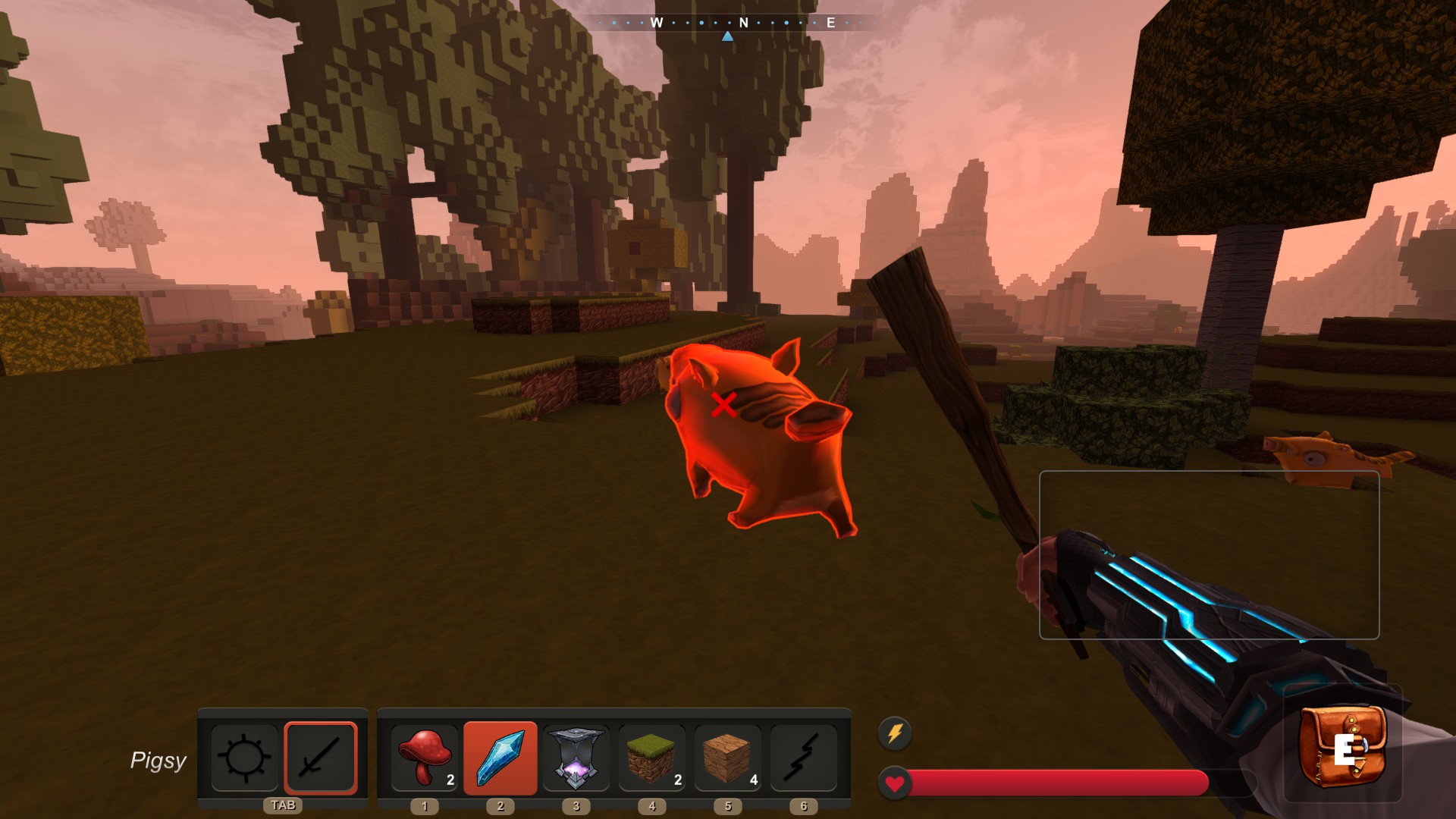
Task: Click the N marker on the compass
Action: click(x=744, y=24)
